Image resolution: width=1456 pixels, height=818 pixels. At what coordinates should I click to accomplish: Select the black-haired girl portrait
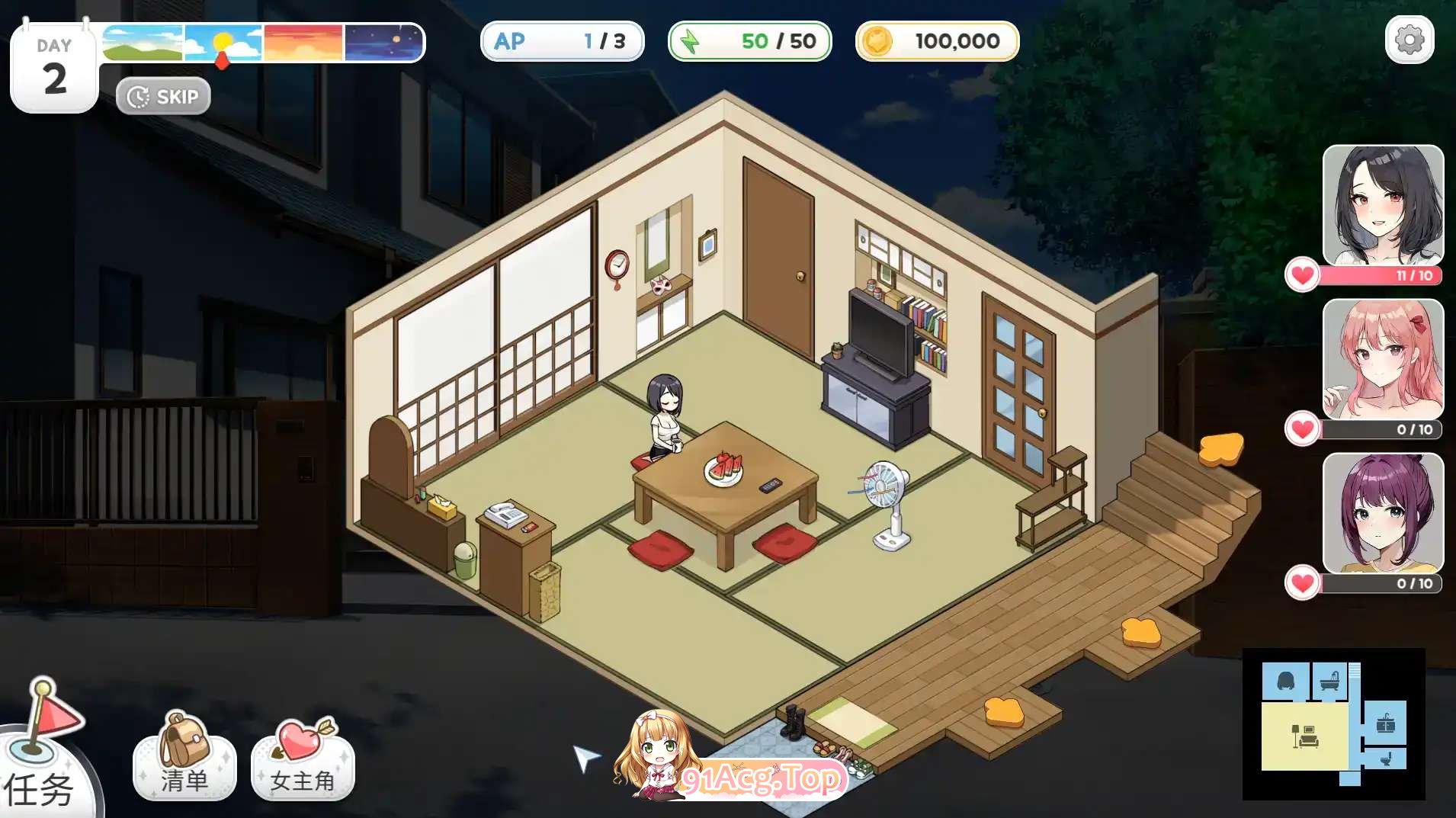[1382, 206]
